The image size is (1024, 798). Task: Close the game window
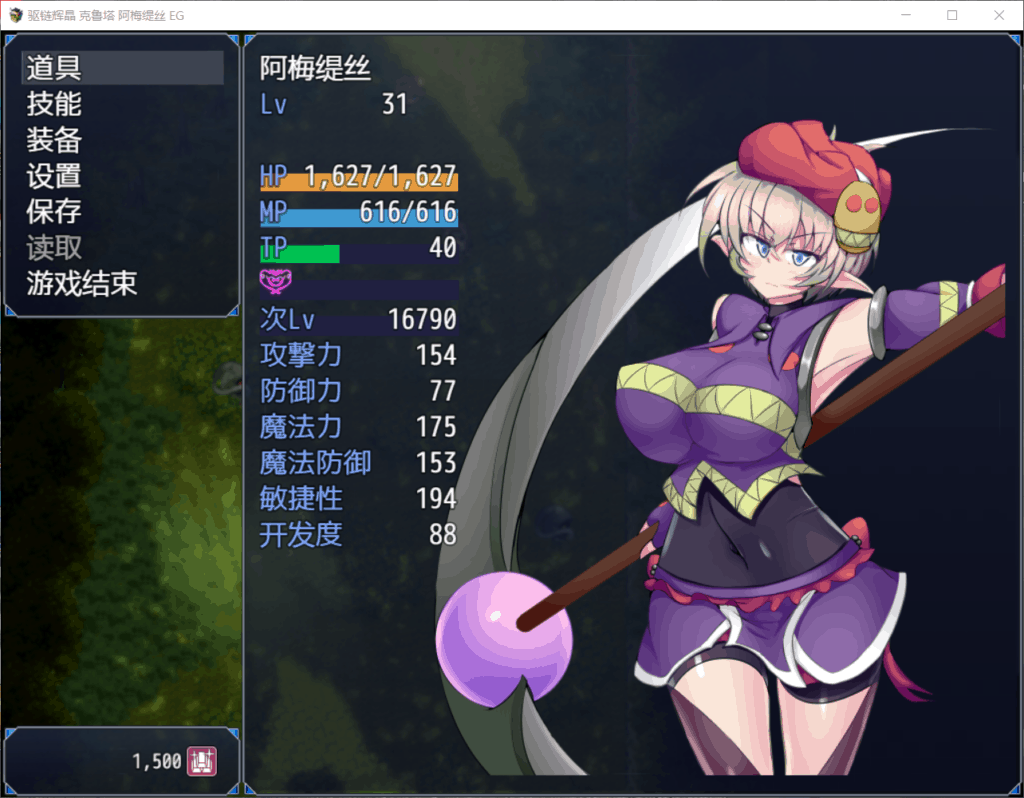(998, 15)
